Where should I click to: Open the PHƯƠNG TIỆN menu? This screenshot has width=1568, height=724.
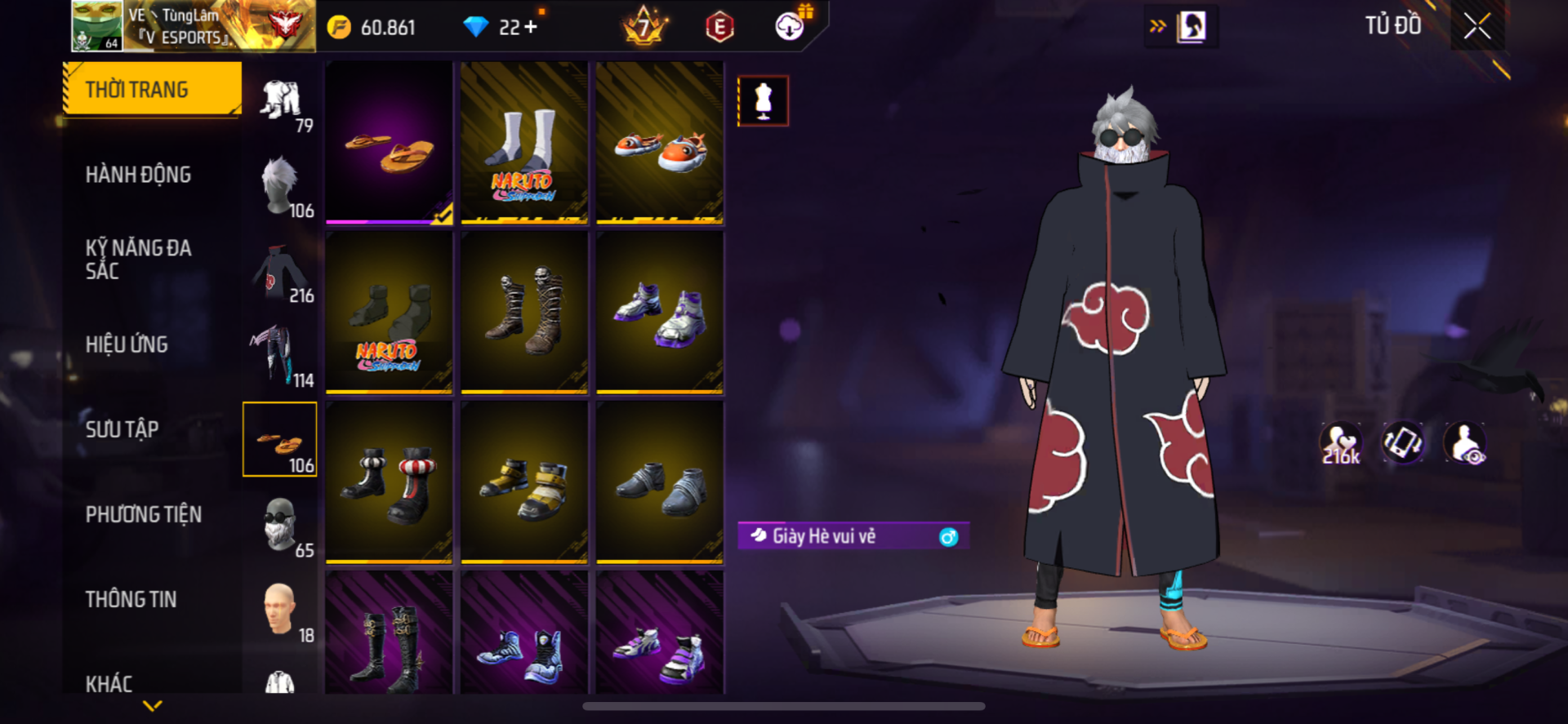click(x=144, y=514)
